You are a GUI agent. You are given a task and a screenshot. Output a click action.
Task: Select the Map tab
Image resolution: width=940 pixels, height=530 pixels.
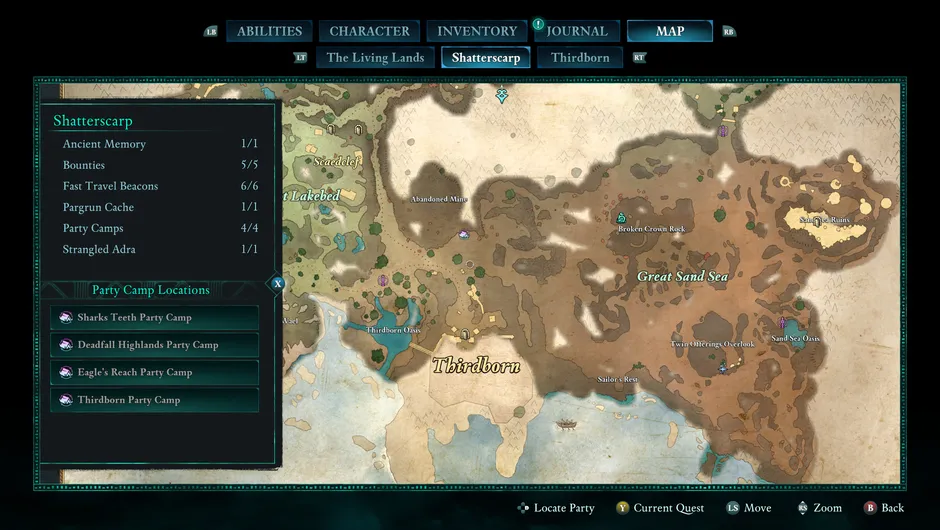(x=669, y=31)
